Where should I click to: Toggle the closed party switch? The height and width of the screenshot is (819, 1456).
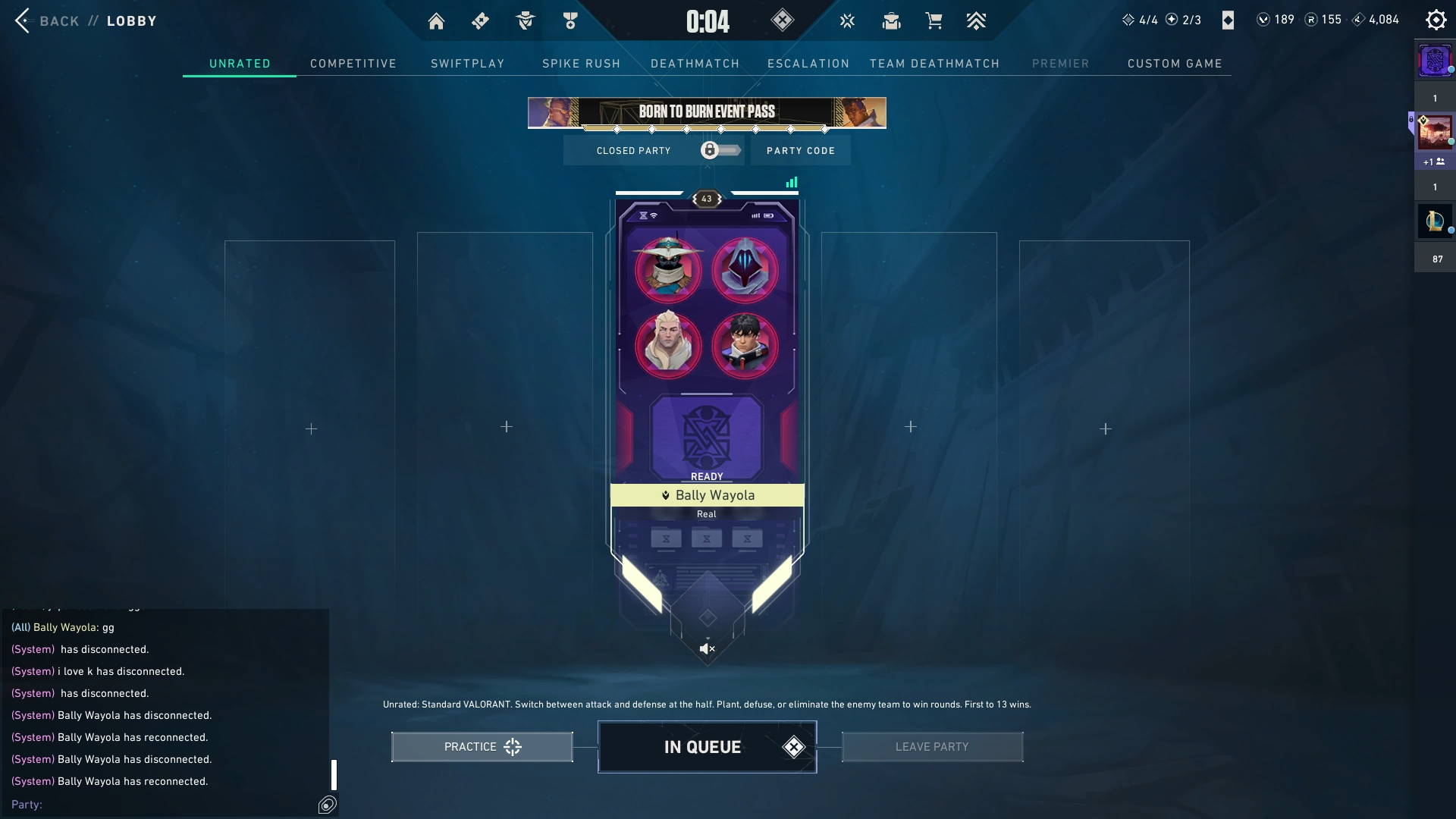pos(720,150)
